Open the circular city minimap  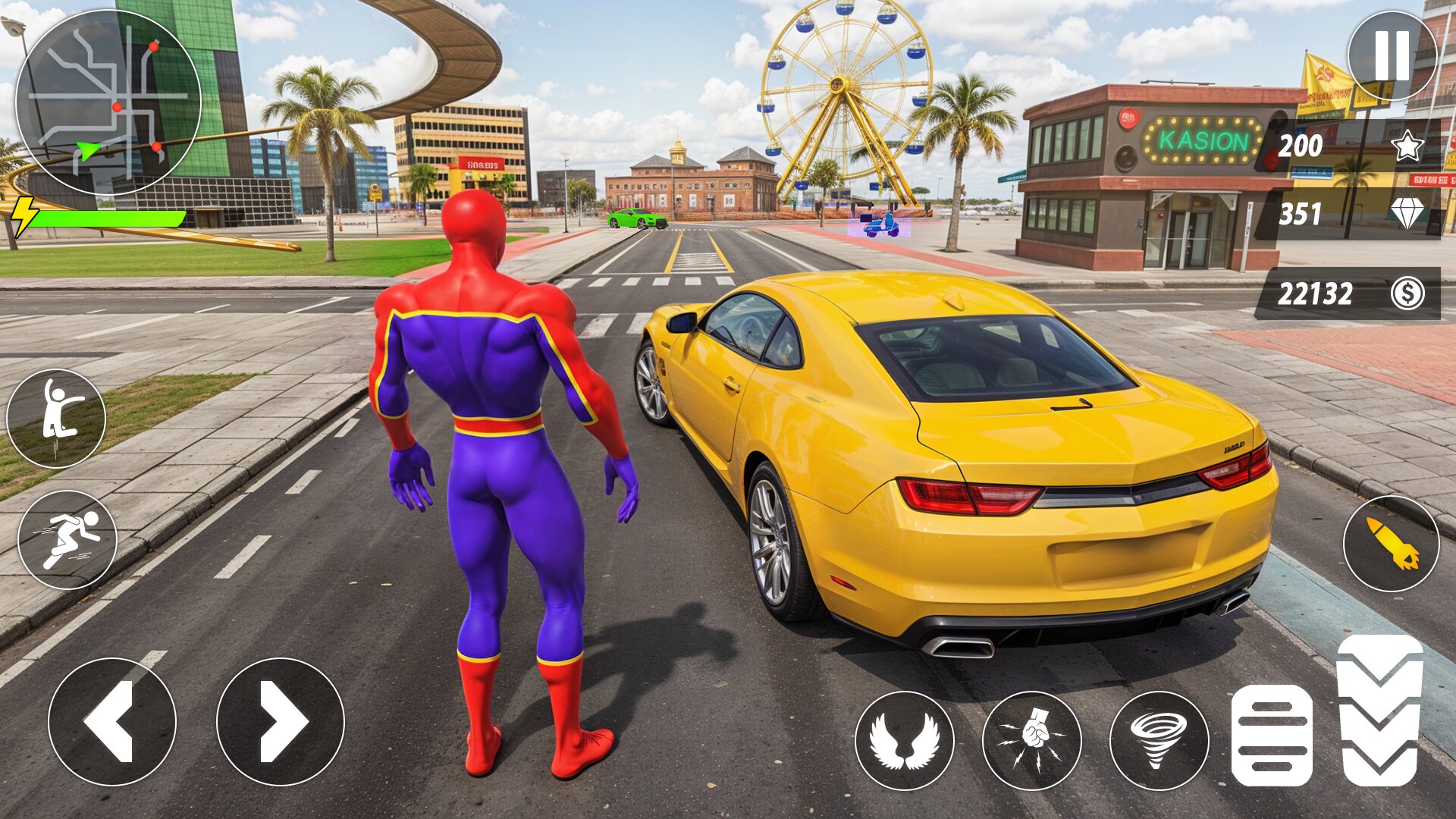(x=108, y=102)
